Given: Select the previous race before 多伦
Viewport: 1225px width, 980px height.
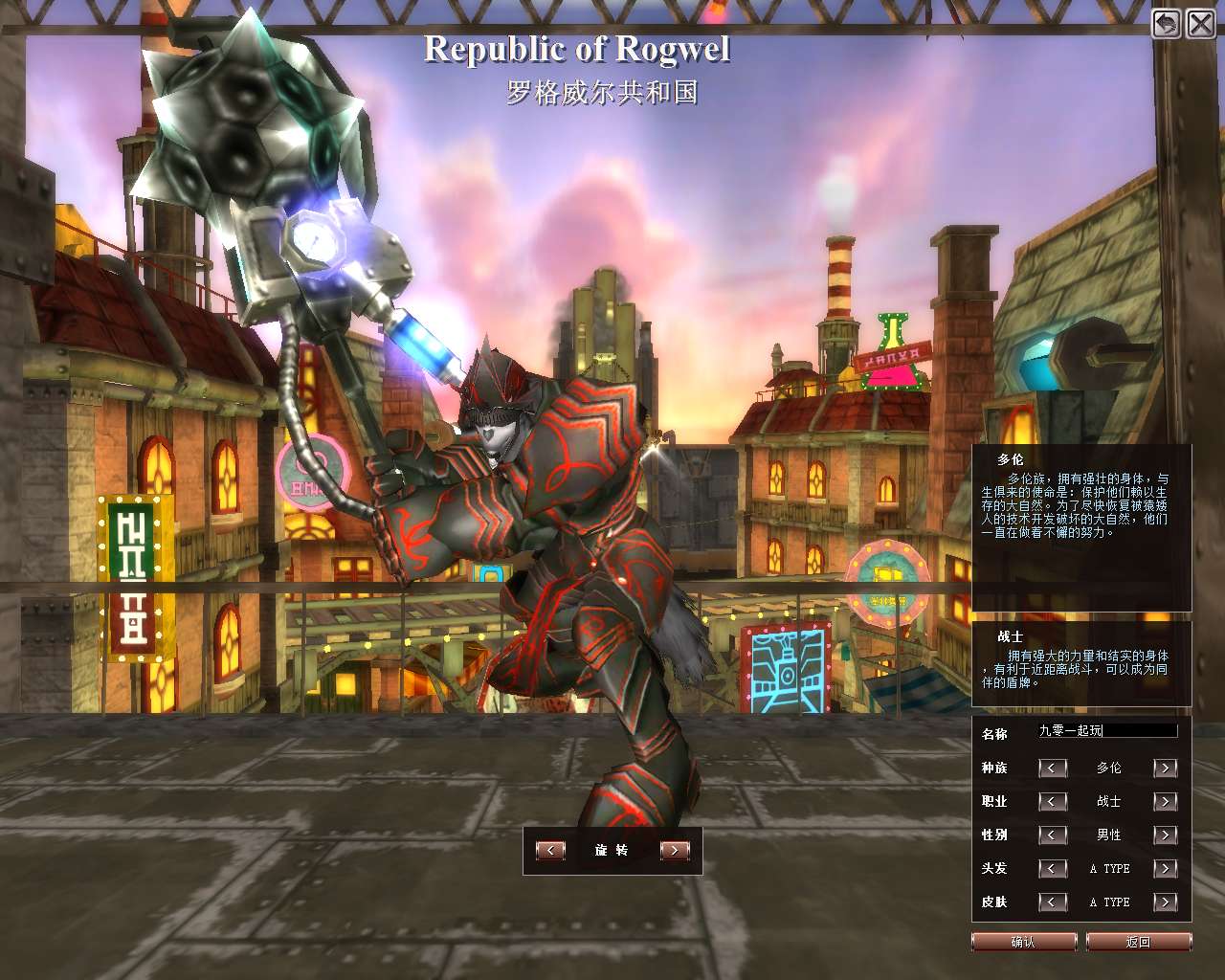Looking at the screenshot, I should pyautogui.click(x=1053, y=768).
